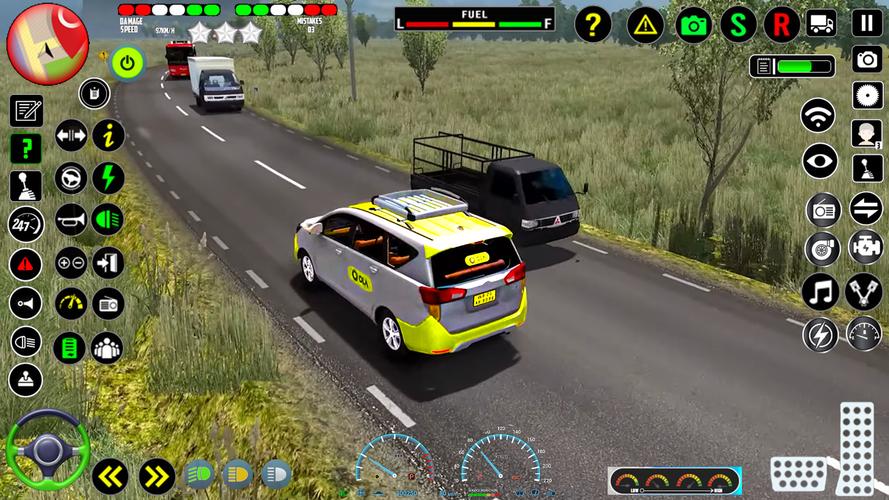Select the green S button
Screen dimensions: 889x500
738,24
